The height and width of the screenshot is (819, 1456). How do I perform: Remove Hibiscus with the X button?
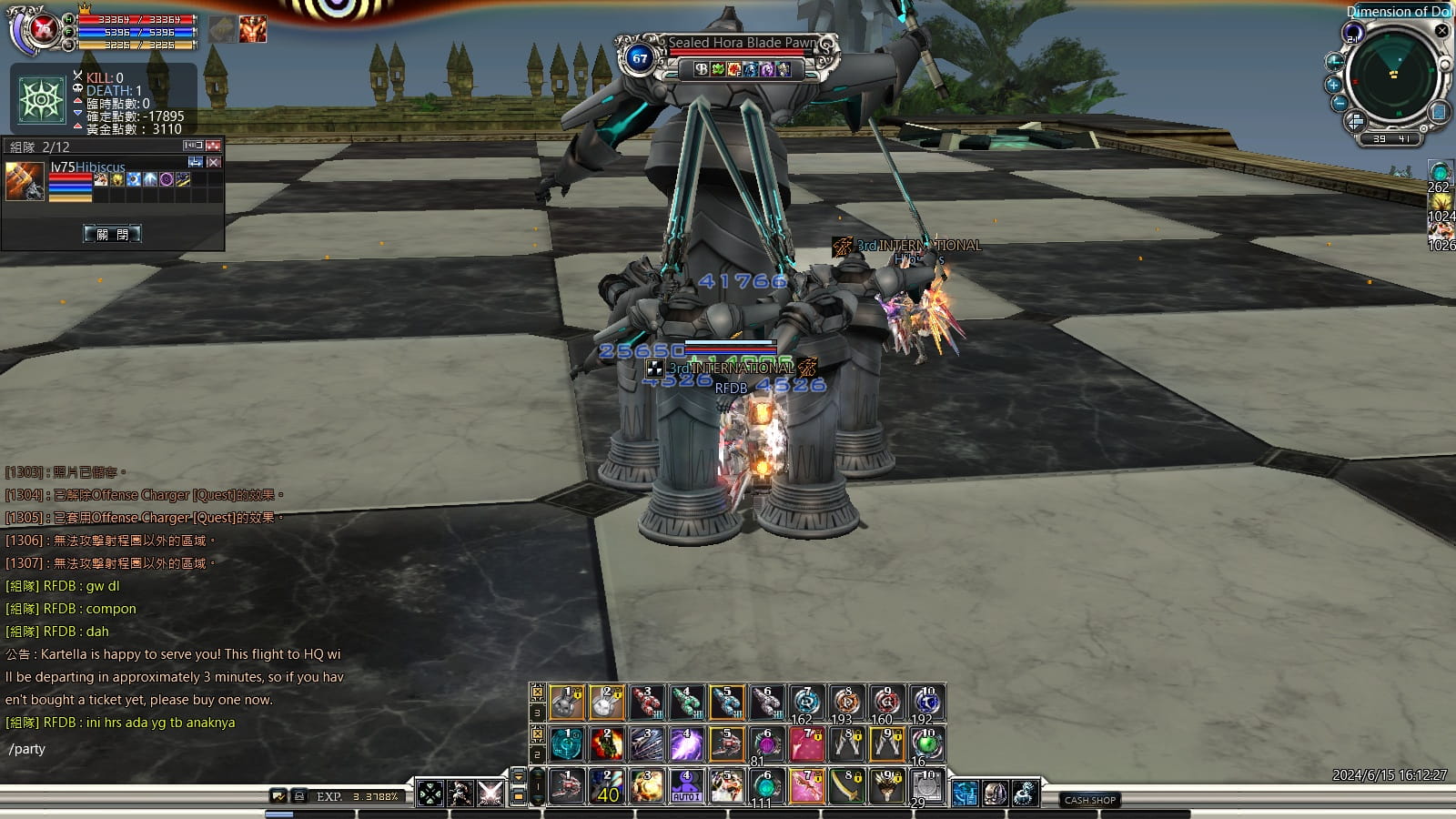[214, 162]
